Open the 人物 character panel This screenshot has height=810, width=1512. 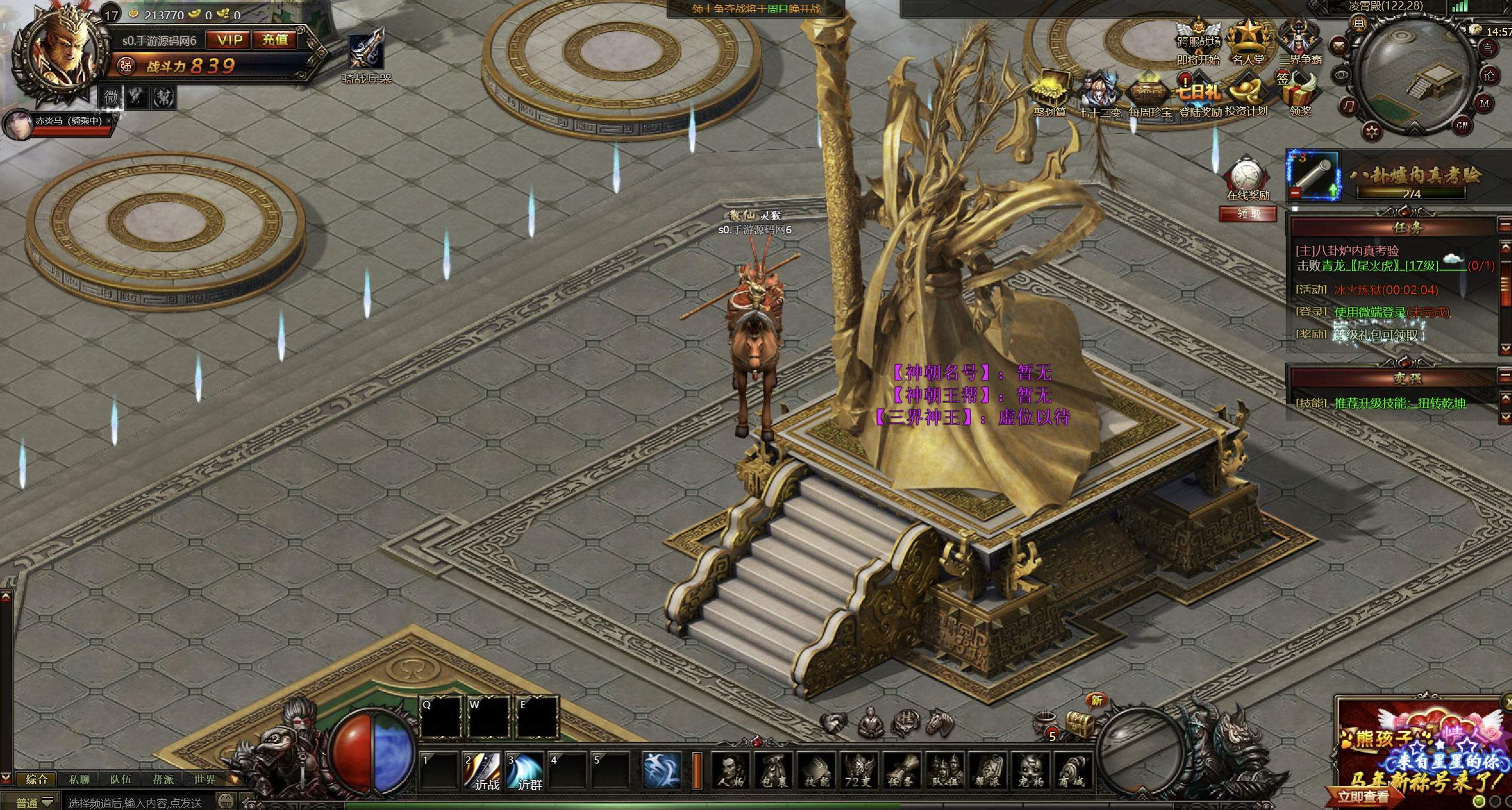[x=731, y=771]
